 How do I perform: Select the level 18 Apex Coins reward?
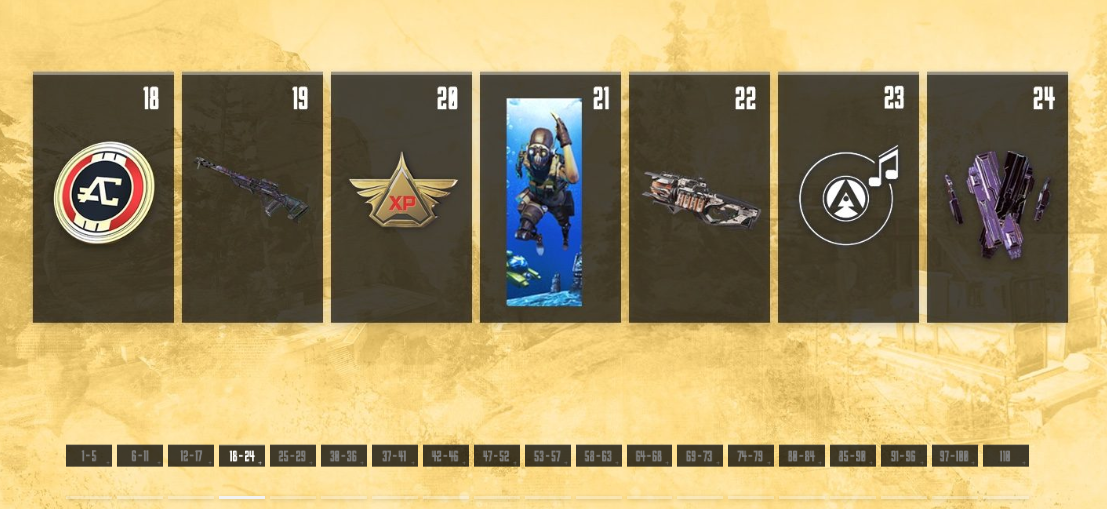coord(103,197)
